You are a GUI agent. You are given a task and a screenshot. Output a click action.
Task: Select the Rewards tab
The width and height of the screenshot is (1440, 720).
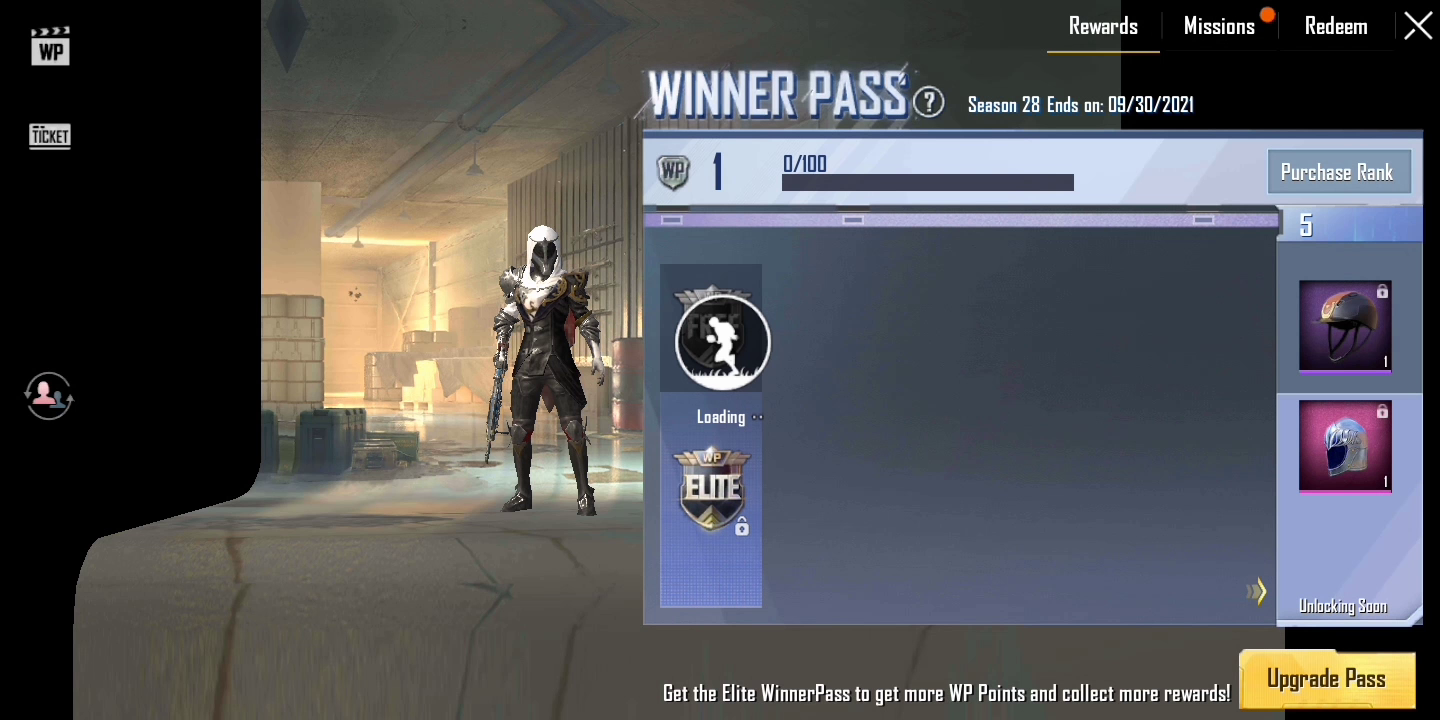click(1103, 25)
